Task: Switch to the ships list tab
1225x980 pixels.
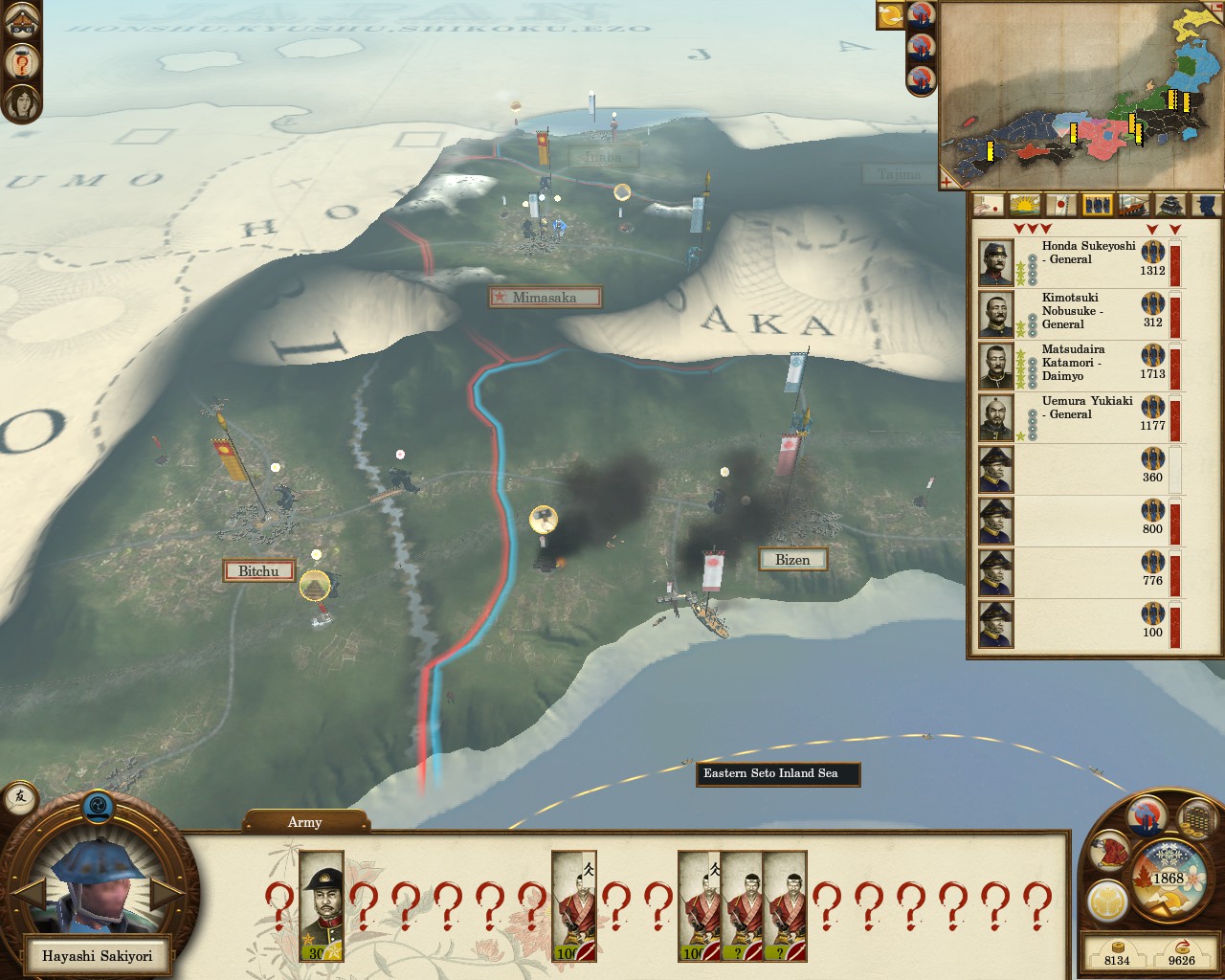Action: point(1133,205)
